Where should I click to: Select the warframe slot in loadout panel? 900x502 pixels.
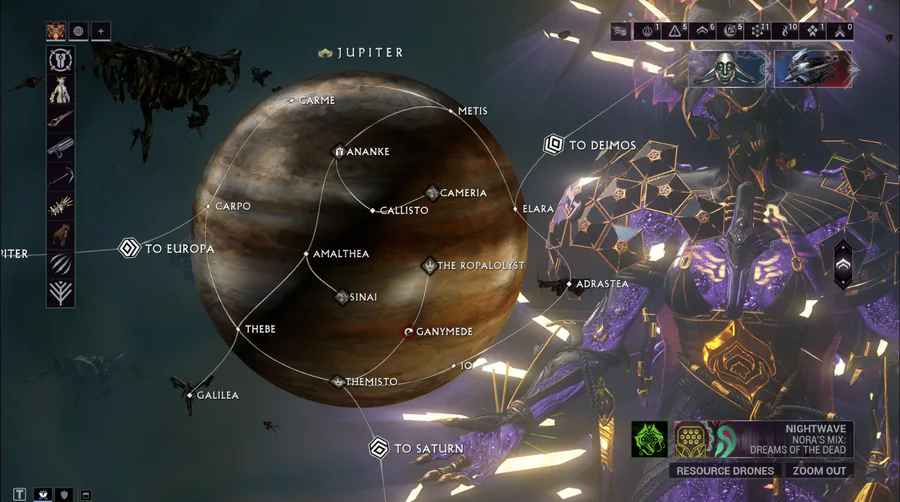61,91
